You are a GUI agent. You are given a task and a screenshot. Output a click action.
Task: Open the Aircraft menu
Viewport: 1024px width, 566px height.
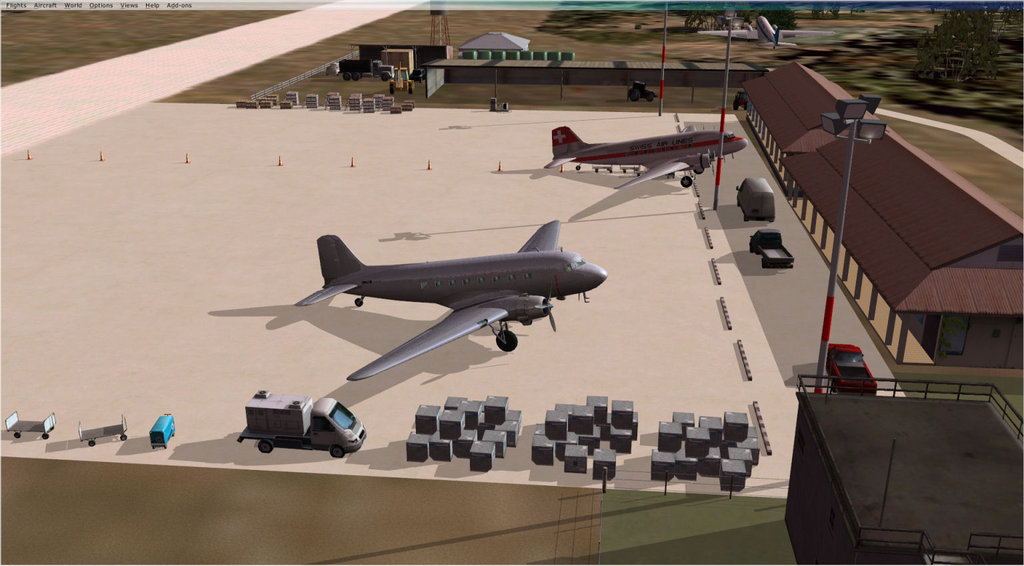point(45,5)
